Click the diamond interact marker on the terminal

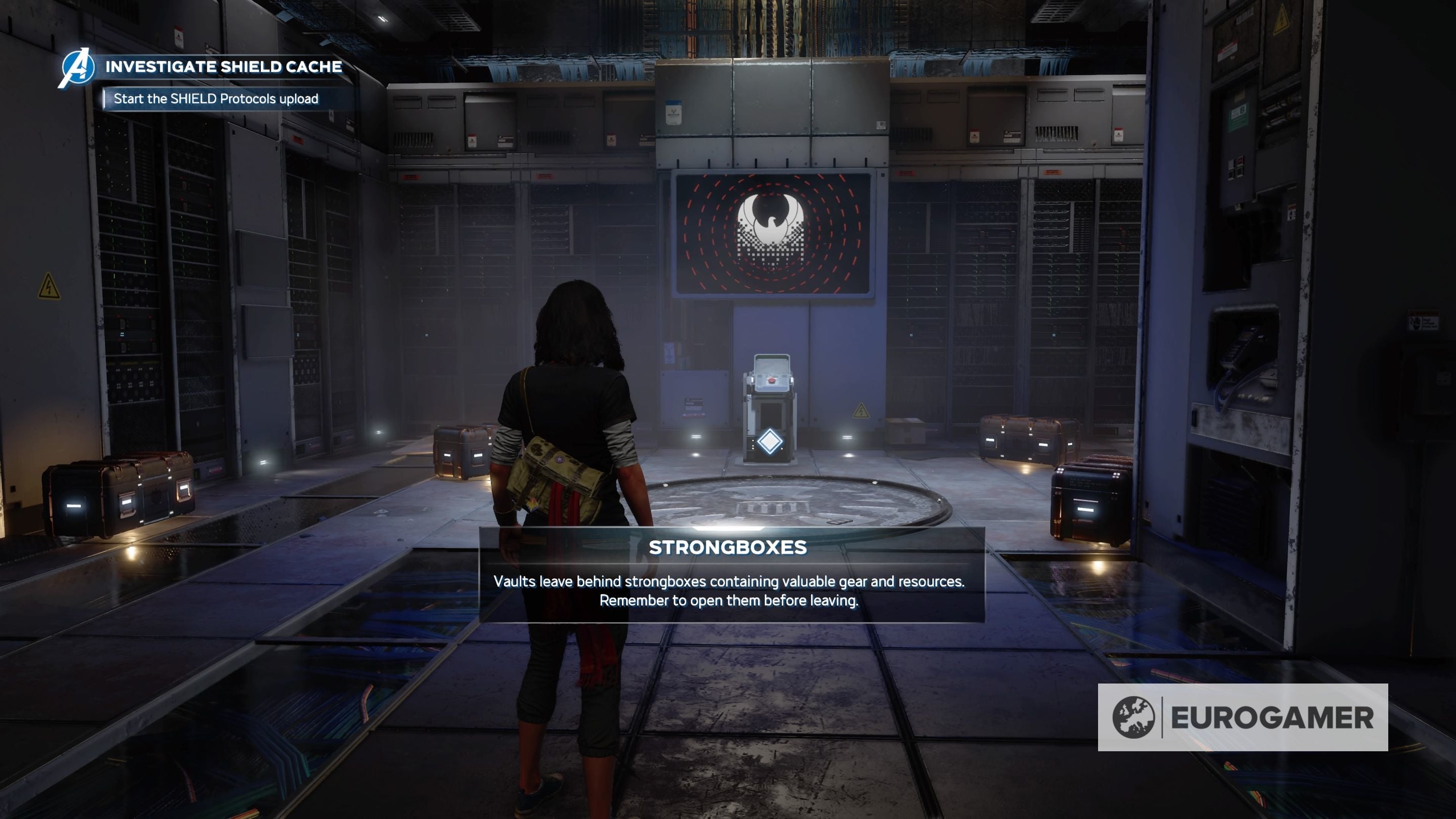point(770,442)
